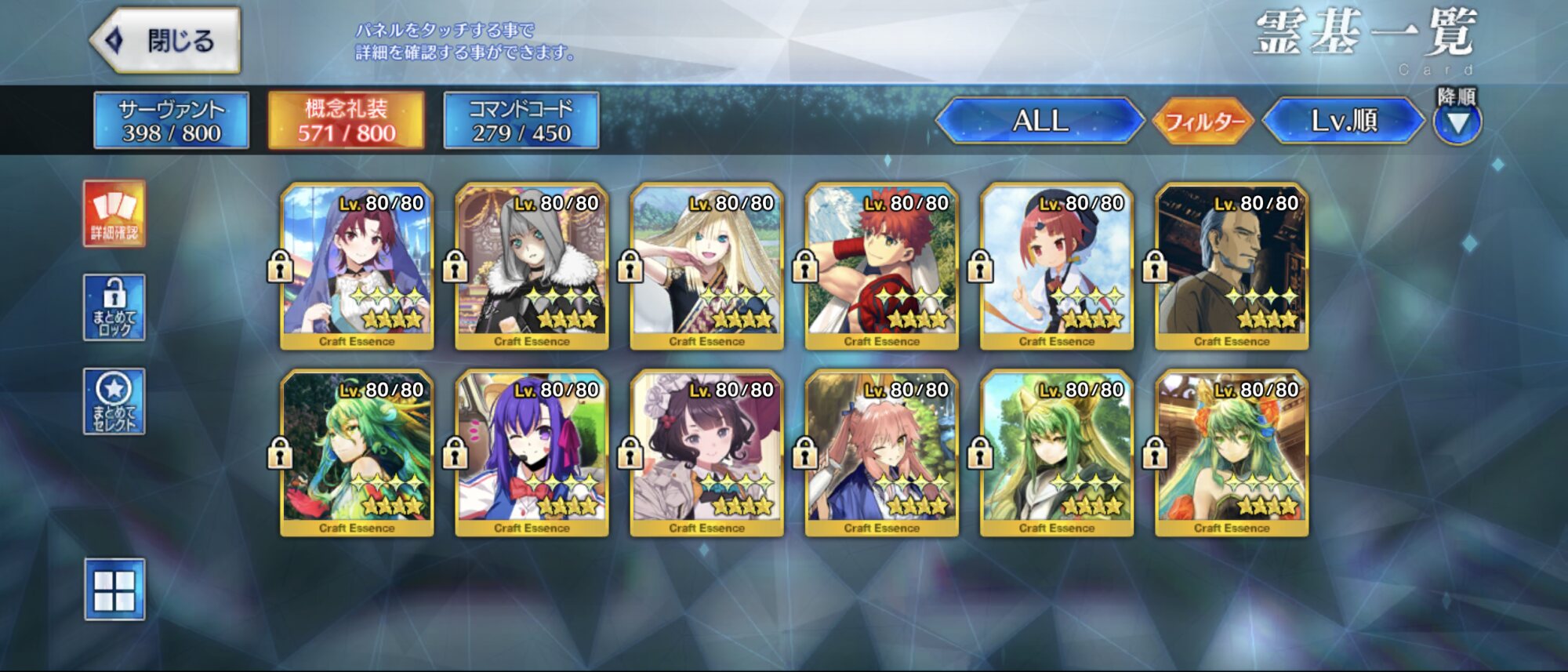Select the dark-haired girl with white bonnet card
The width and height of the screenshot is (1568, 672).
pos(706,453)
